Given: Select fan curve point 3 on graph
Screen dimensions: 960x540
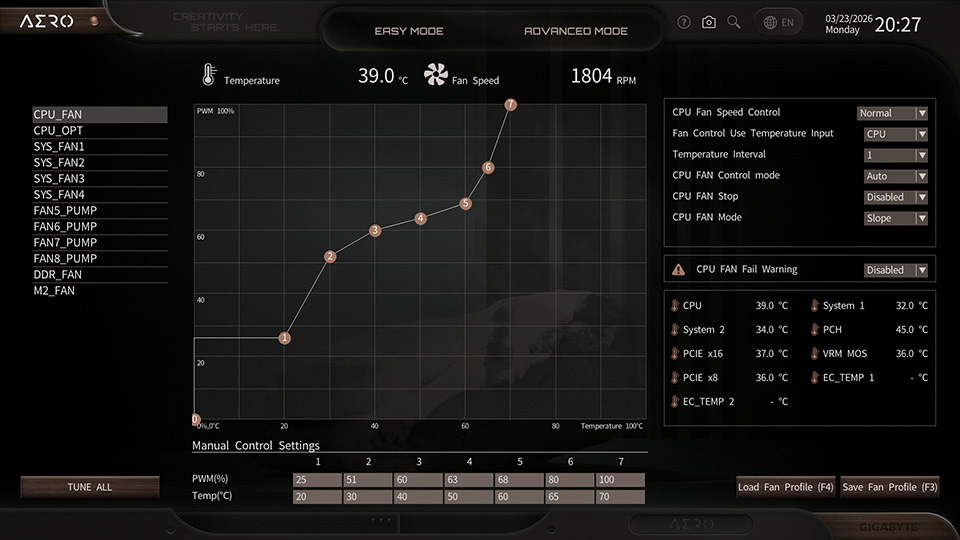Looking at the screenshot, I should (375, 231).
